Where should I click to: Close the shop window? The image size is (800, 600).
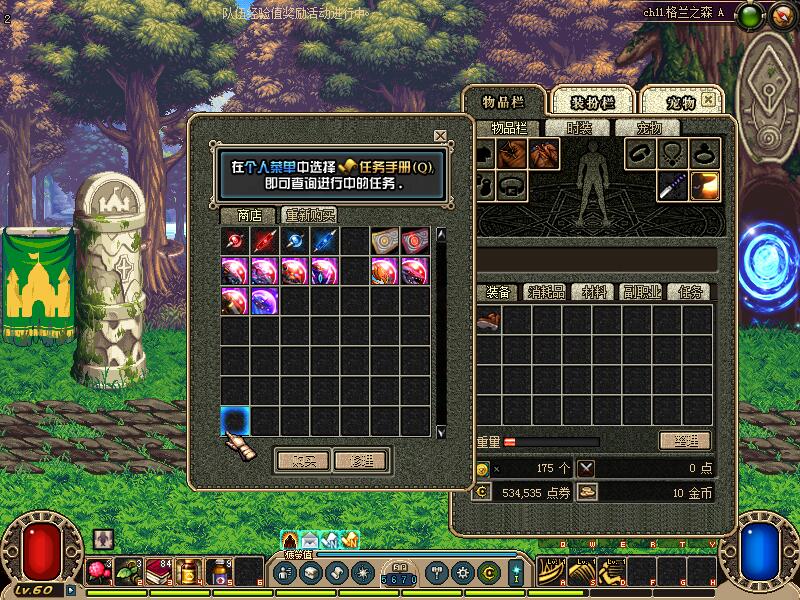pos(440,136)
